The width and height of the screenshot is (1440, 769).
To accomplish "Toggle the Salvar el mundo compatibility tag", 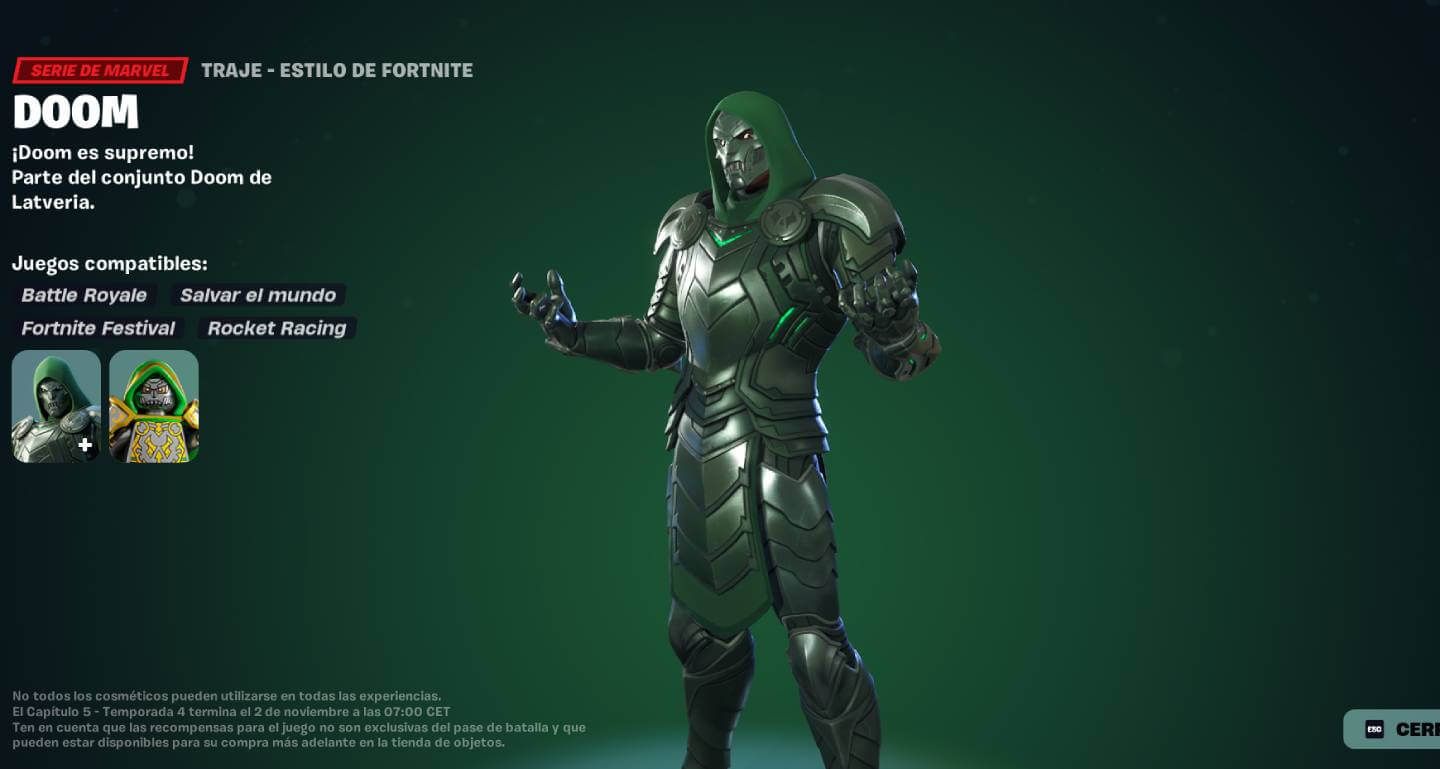I will (x=258, y=295).
